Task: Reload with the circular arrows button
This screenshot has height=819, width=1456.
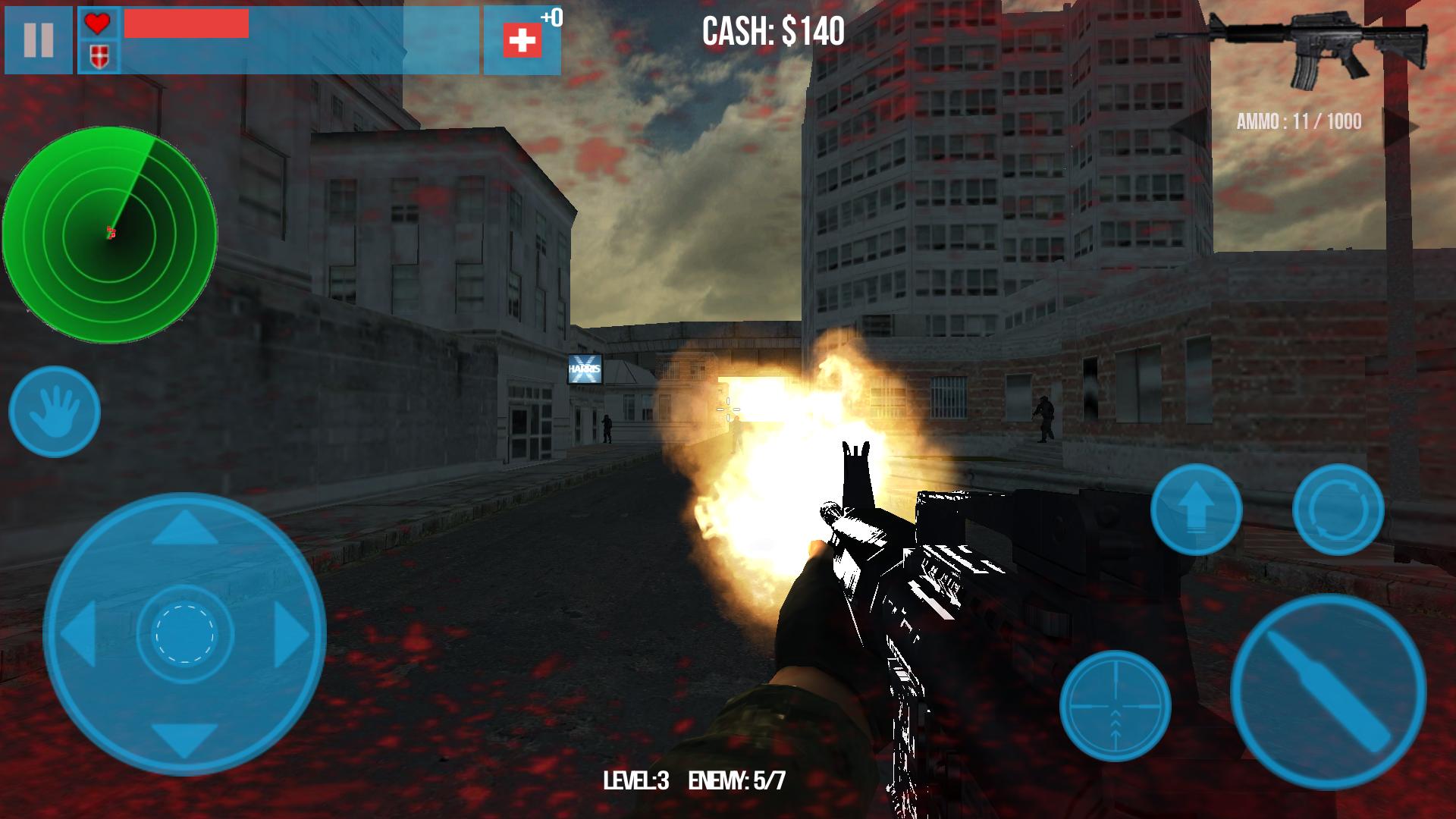Action: [x=1338, y=510]
